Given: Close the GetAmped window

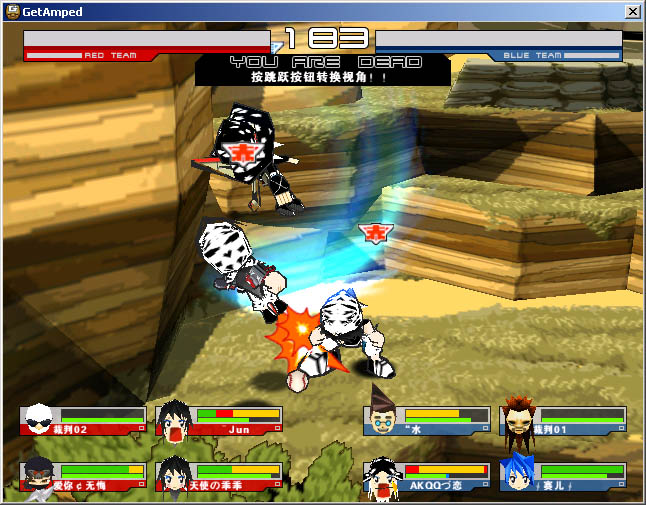Looking at the screenshot, I should point(632,11).
